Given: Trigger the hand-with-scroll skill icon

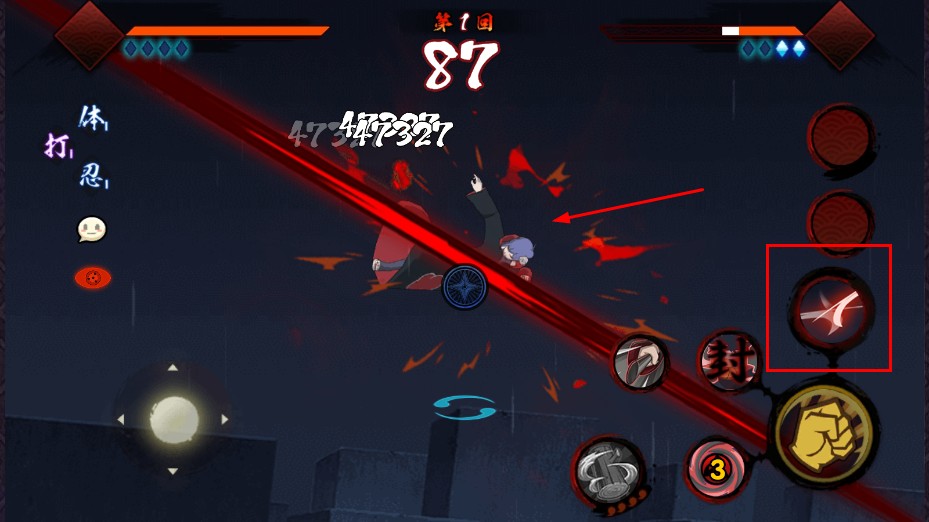Looking at the screenshot, I should [640, 361].
